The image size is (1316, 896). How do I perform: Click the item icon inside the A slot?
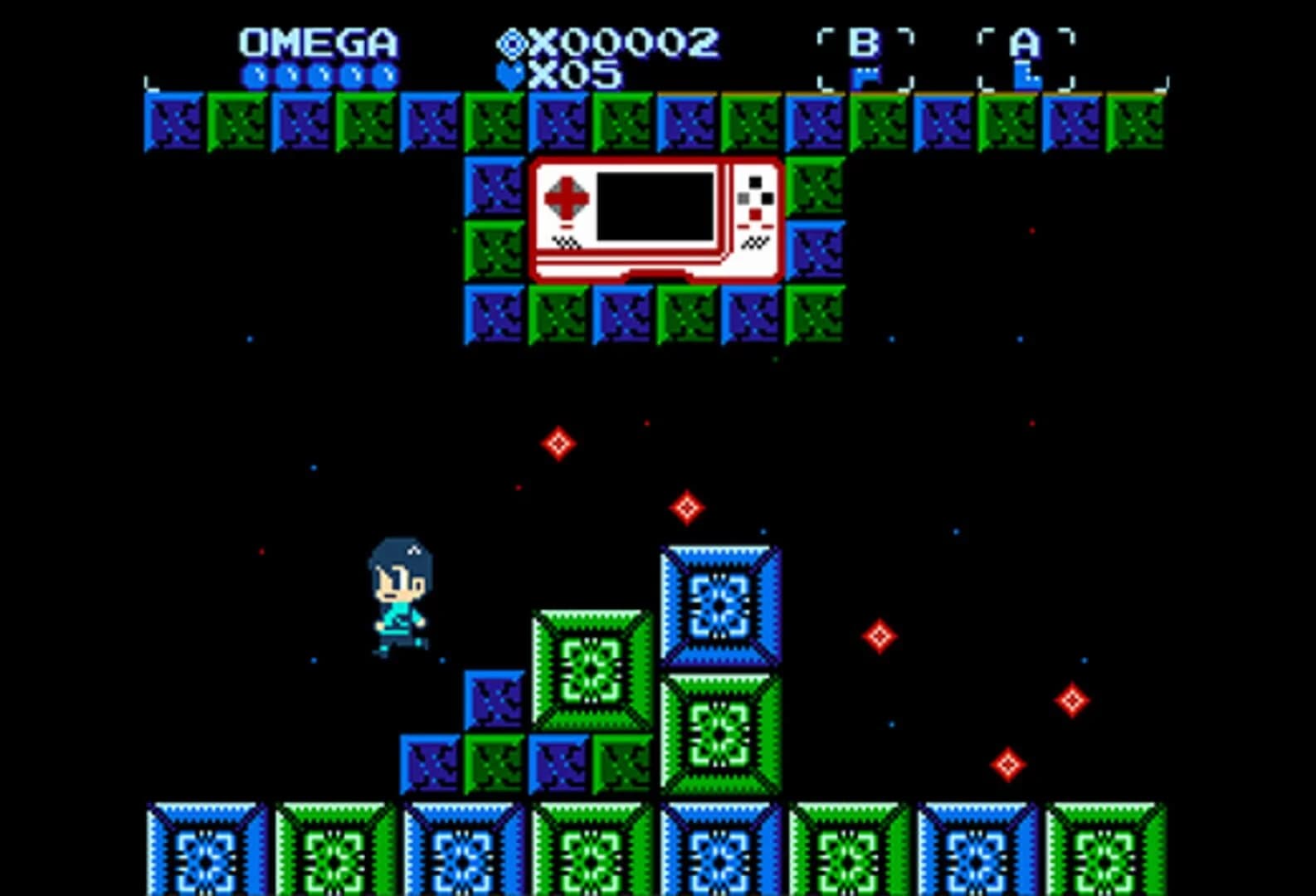click(x=1029, y=76)
